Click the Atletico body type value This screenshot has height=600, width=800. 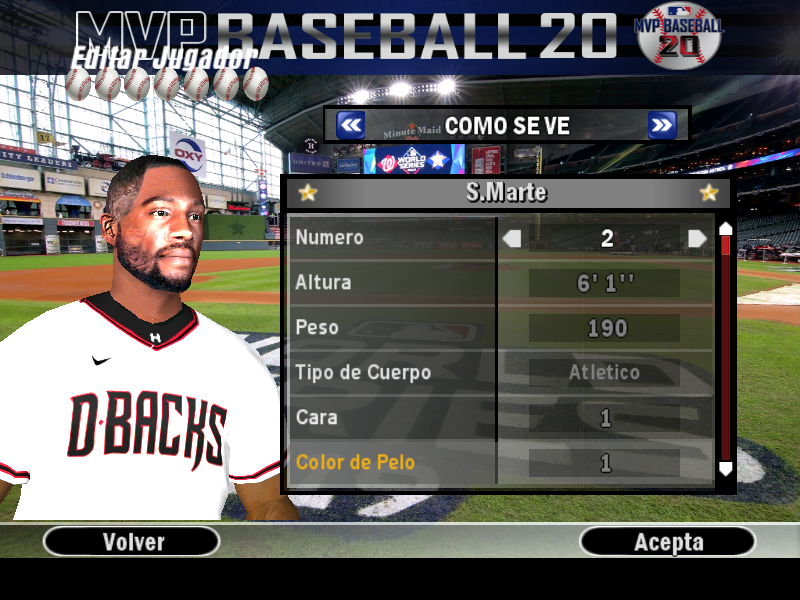click(x=605, y=373)
